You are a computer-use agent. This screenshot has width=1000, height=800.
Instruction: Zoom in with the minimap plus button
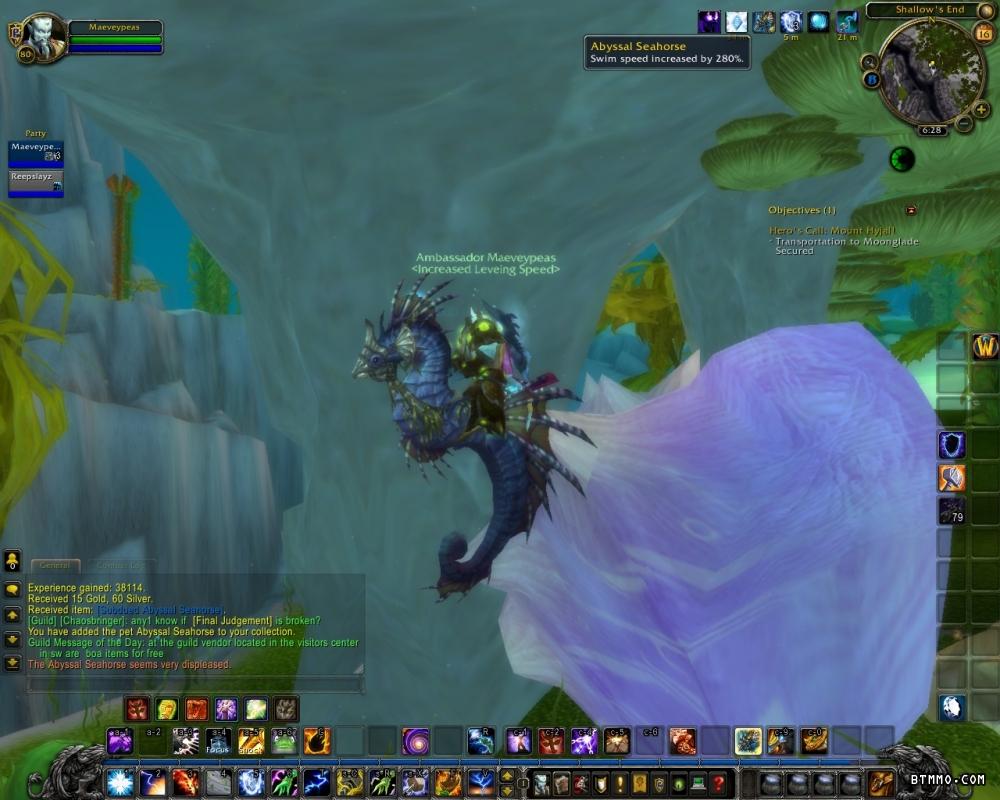(x=981, y=109)
